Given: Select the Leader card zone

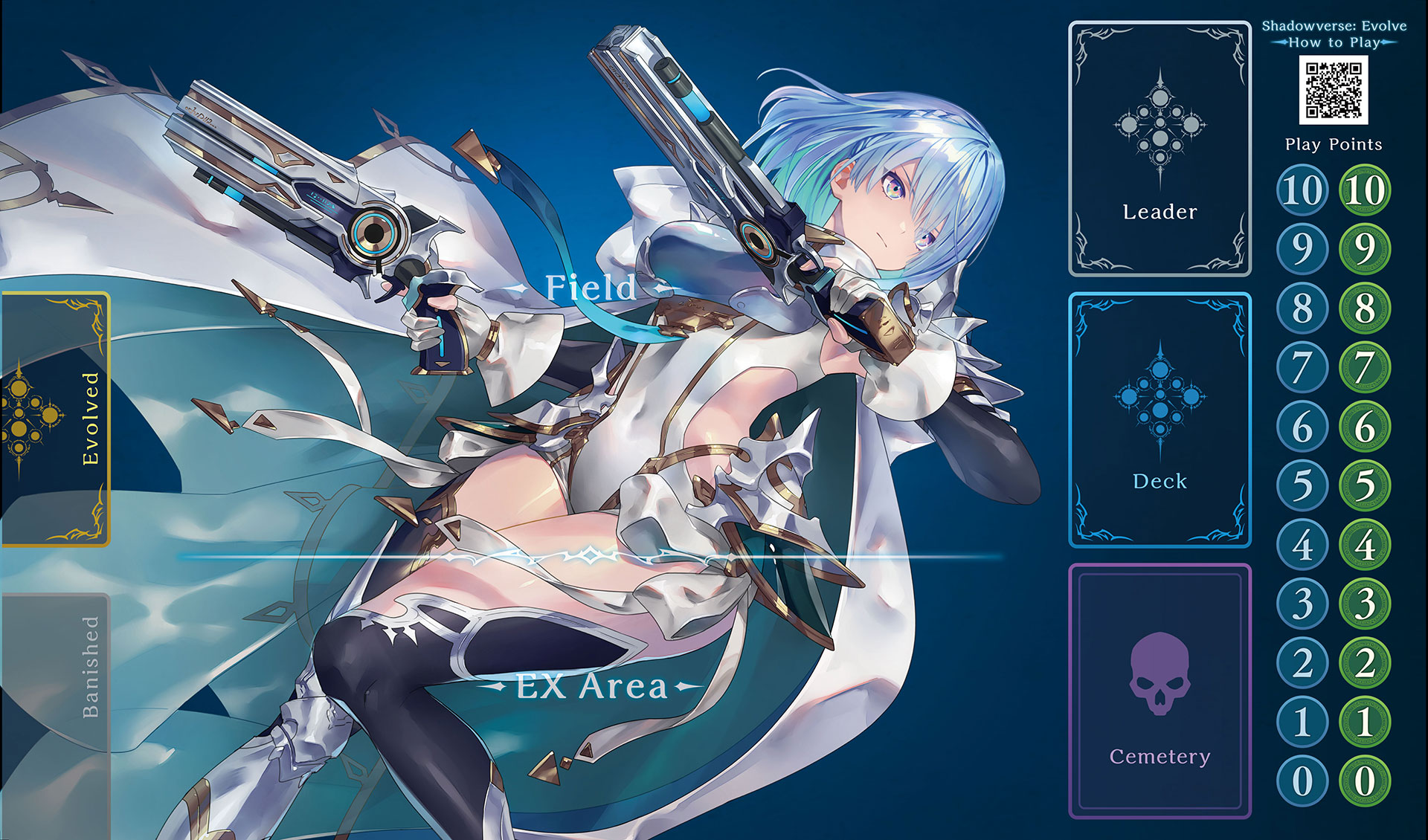Looking at the screenshot, I should tap(1160, 149).
